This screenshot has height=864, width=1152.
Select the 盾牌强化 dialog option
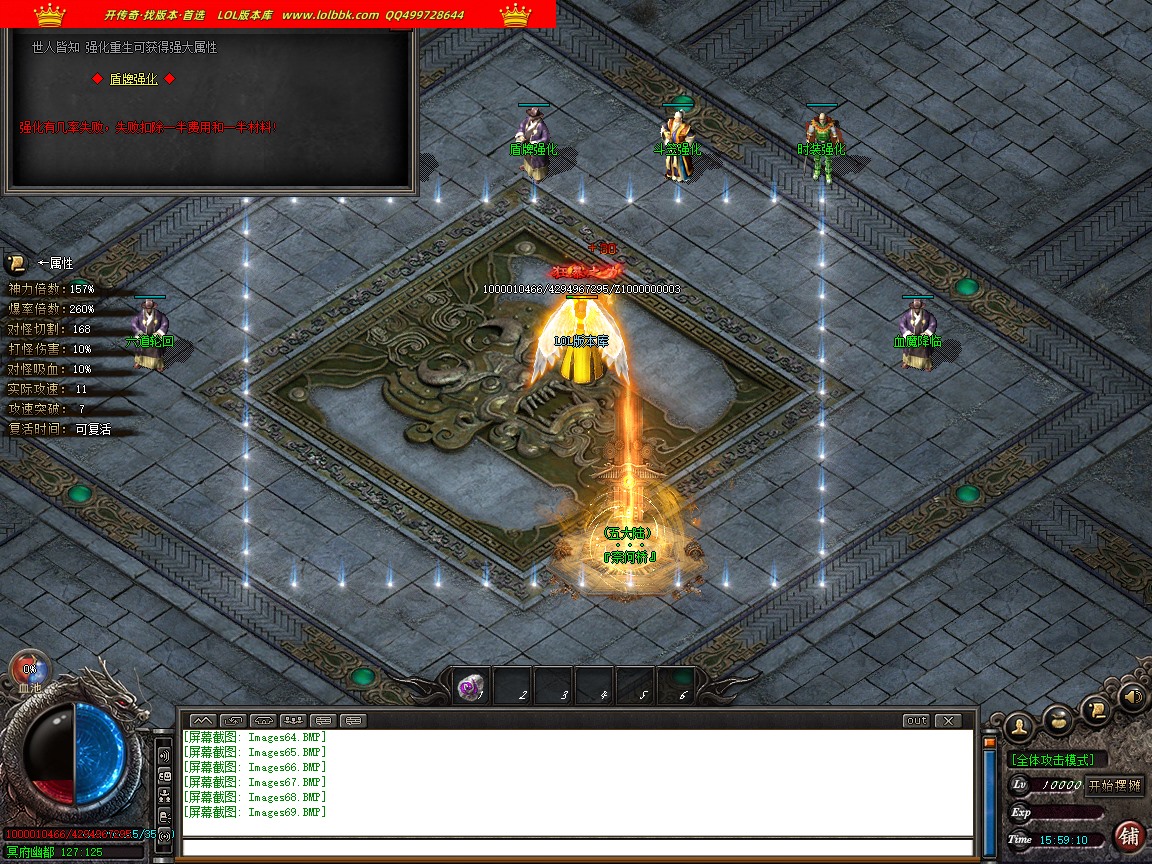133,79
